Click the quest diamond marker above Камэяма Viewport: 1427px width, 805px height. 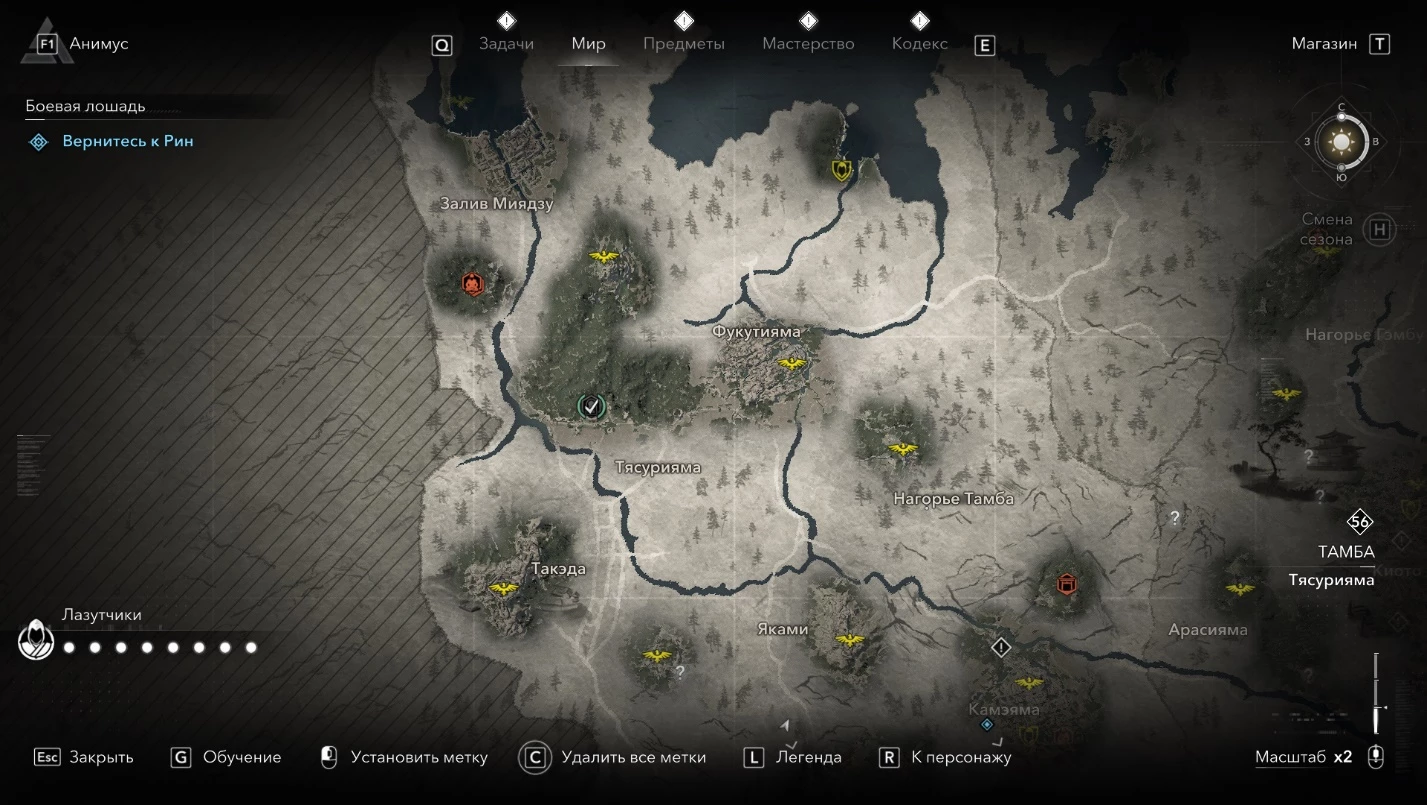tap(1001, 648)
